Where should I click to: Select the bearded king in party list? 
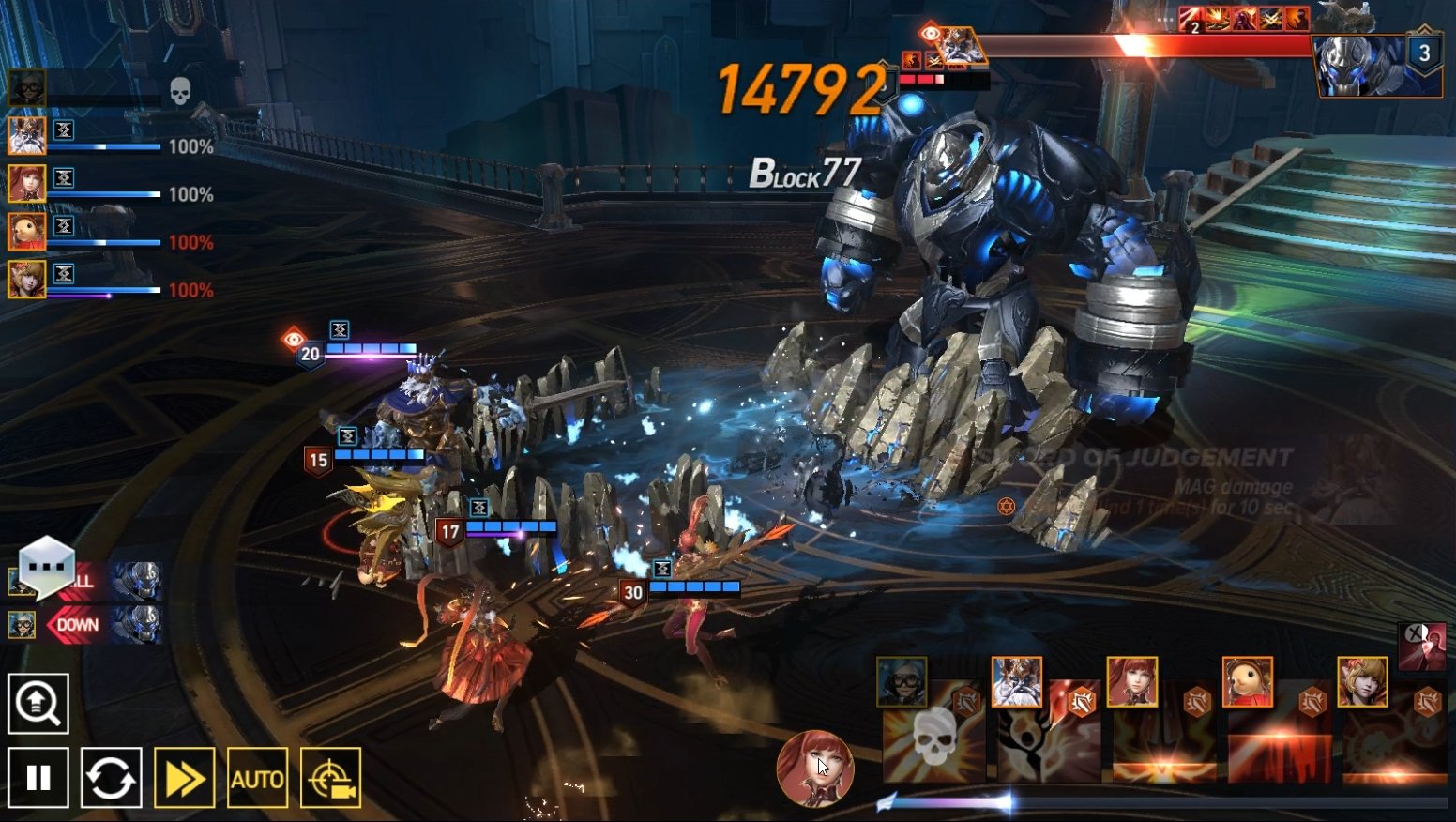26,136
